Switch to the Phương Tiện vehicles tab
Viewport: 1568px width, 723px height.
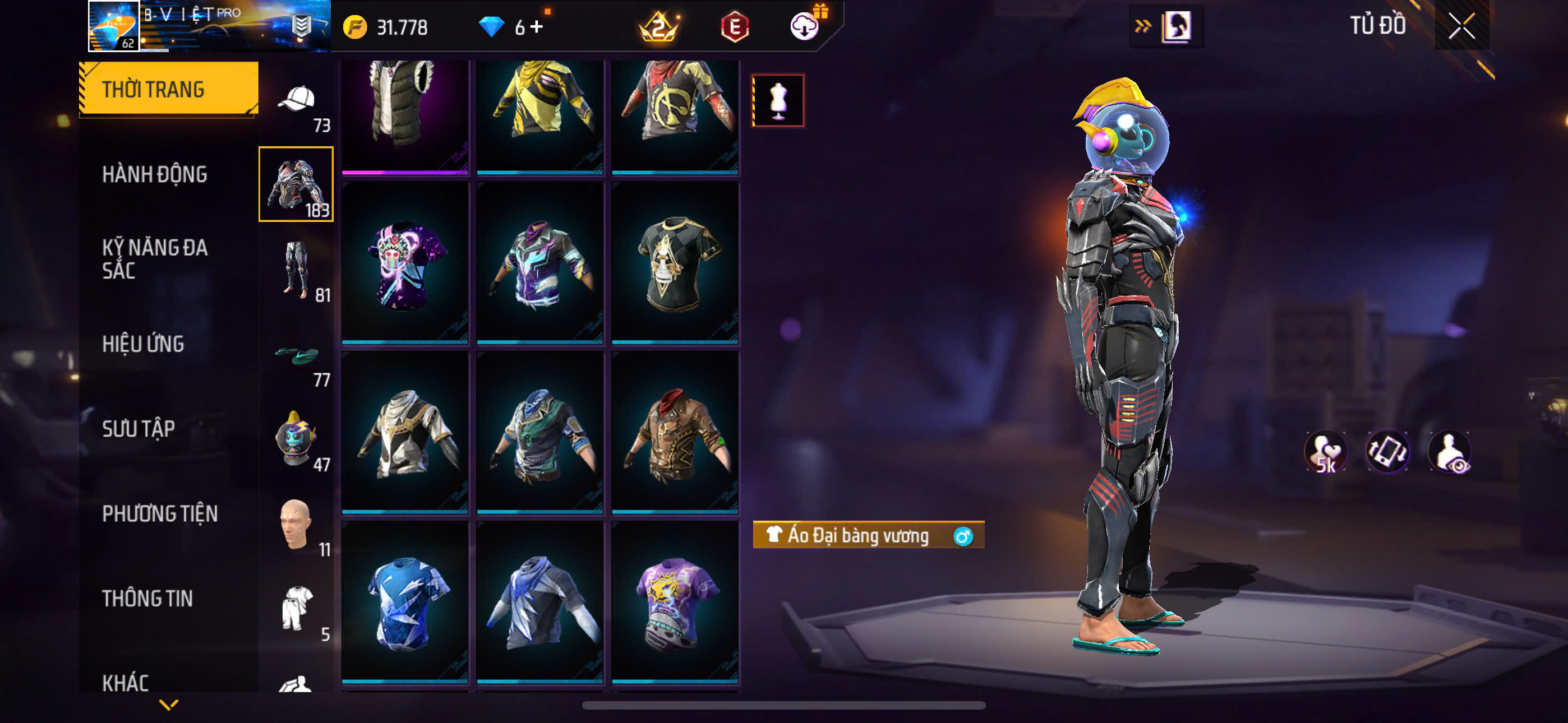159,513
